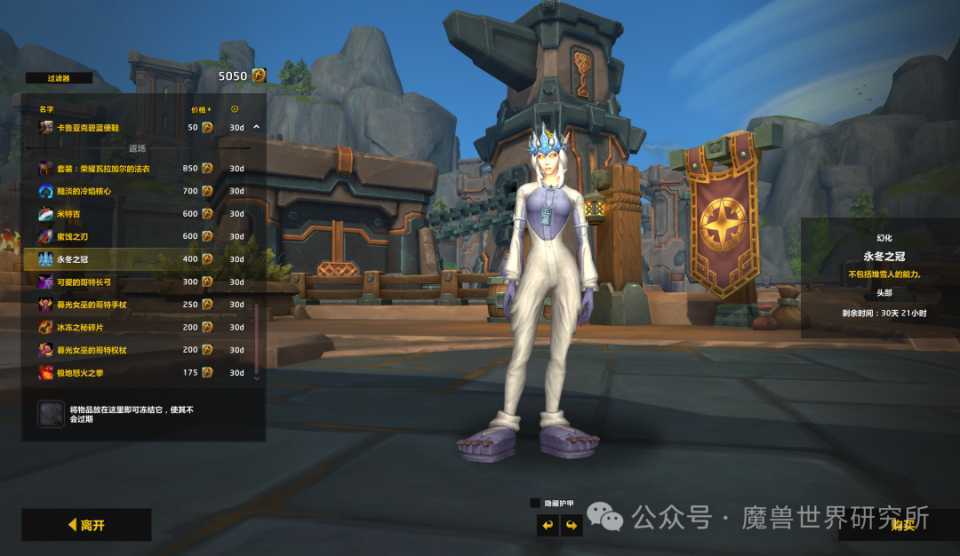Pick the 蜜饯之刃 row
Viewport: 960px width, 556px height.
(120, 236)
